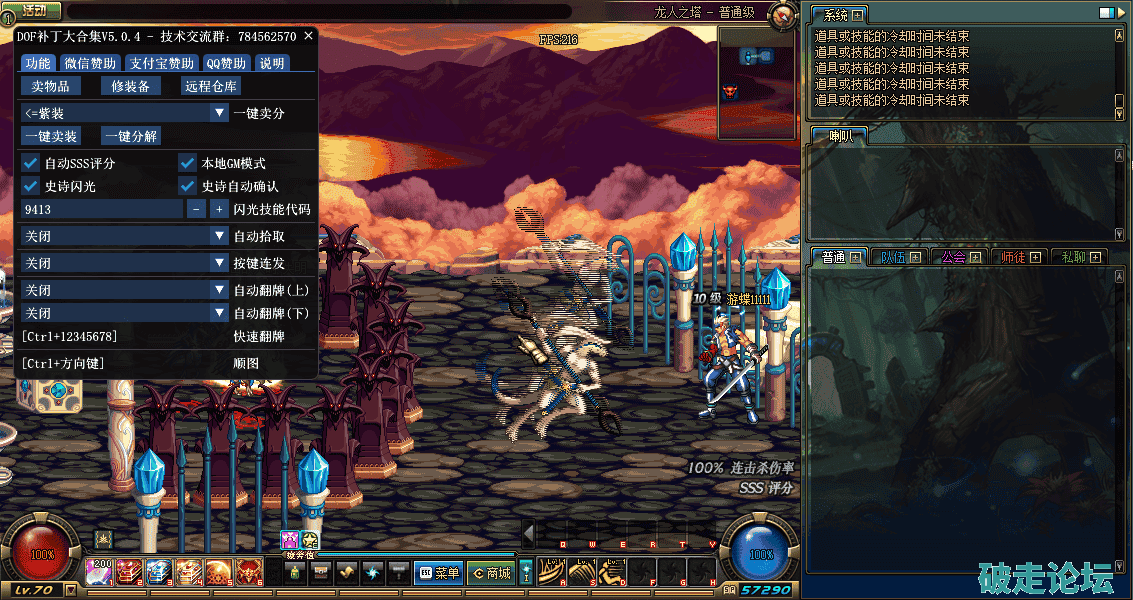Click the 一键卖装 button
This screenshot has height=600, width=1133.
click(51, 136)
